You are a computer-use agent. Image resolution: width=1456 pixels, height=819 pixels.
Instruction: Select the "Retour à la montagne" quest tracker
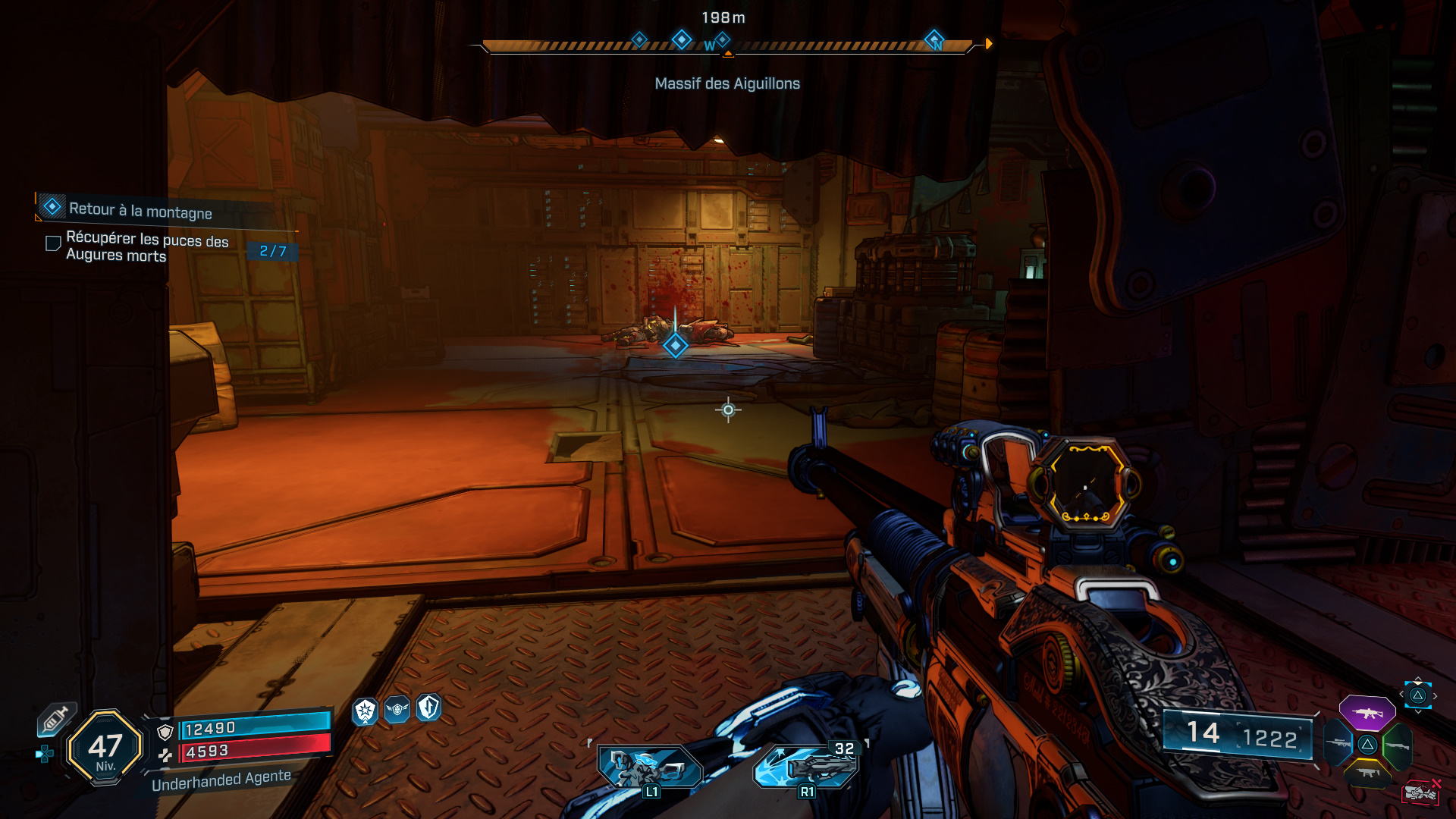pos(140,210)
